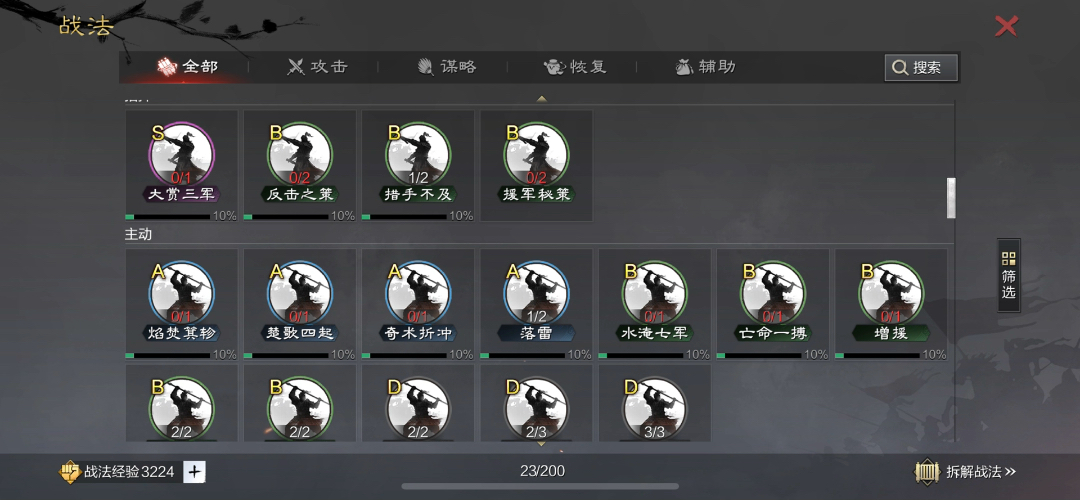Image resolution: width=1080 pixels, height=500 pixels.
Task: Switch to the 全部 tab
Action: 188,67
